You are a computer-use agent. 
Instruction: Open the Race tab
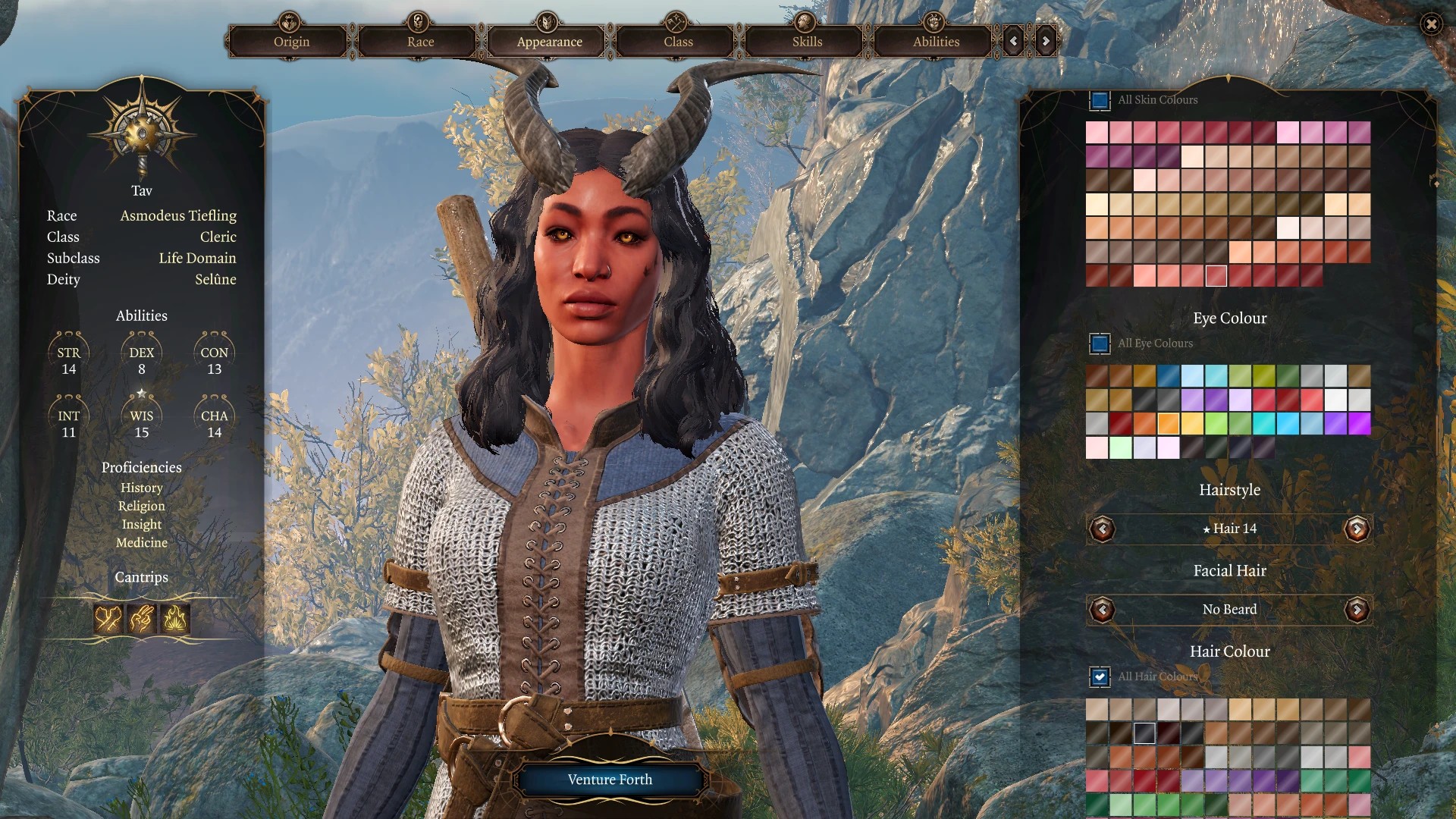(x=420, y=42)
